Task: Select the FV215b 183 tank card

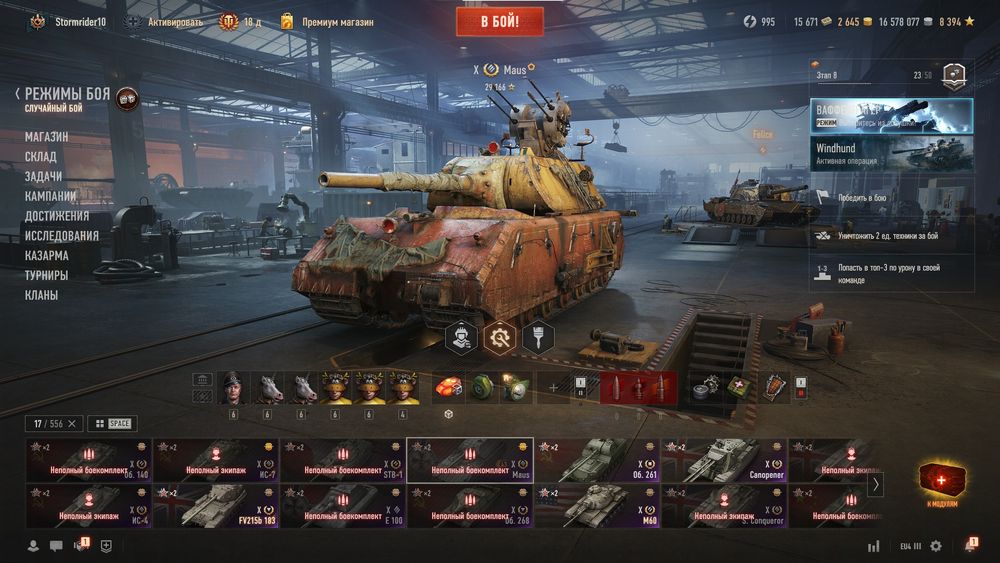Action: click(216, 506)
